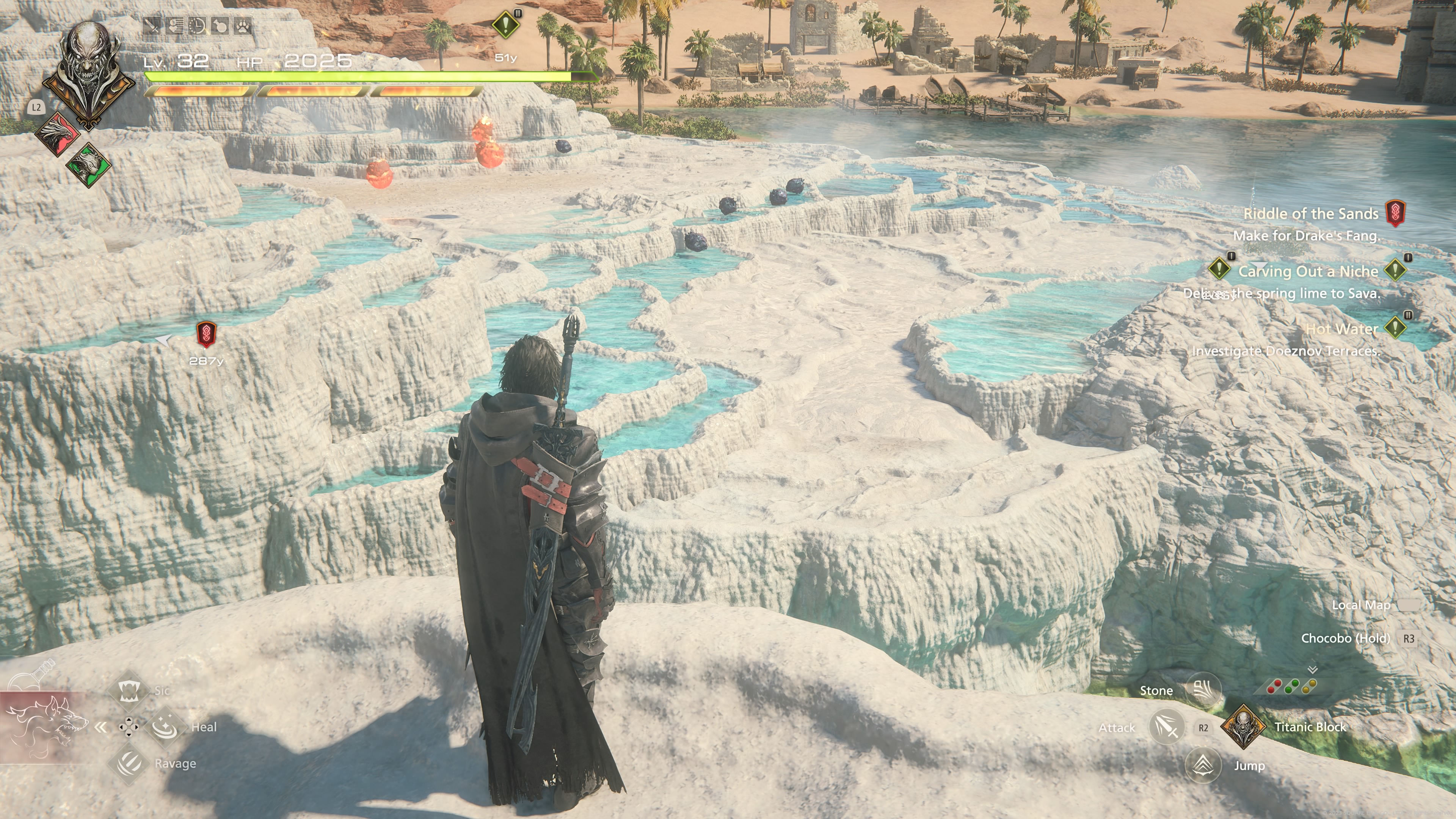
Task: Click the paw print status icon
Action: click(x=243, y=26)
